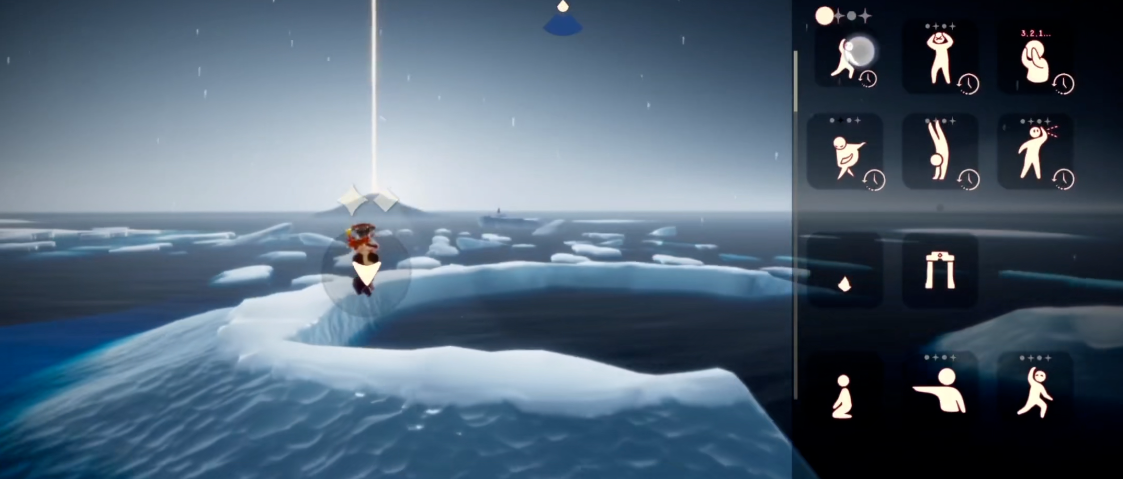
Task: Choose the kneeling sit emote
Action: (x=844, y=393)
